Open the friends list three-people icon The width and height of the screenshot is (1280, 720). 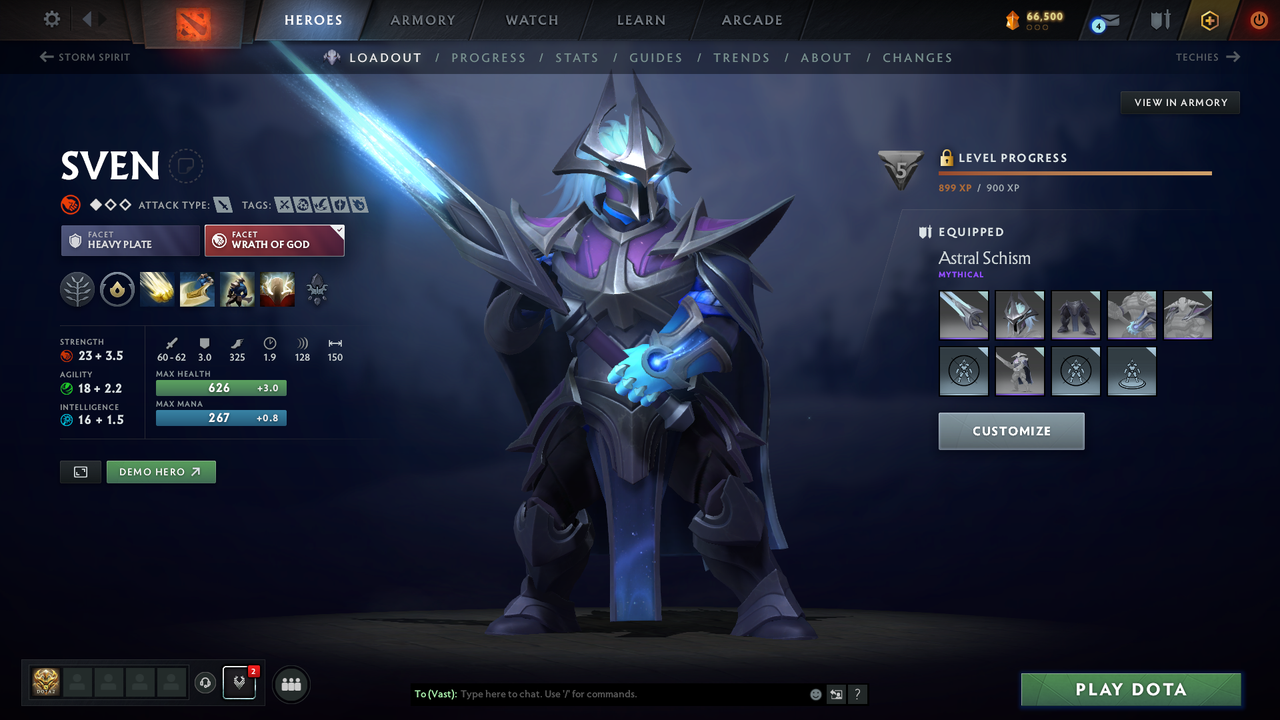click(x=290, y=684)
